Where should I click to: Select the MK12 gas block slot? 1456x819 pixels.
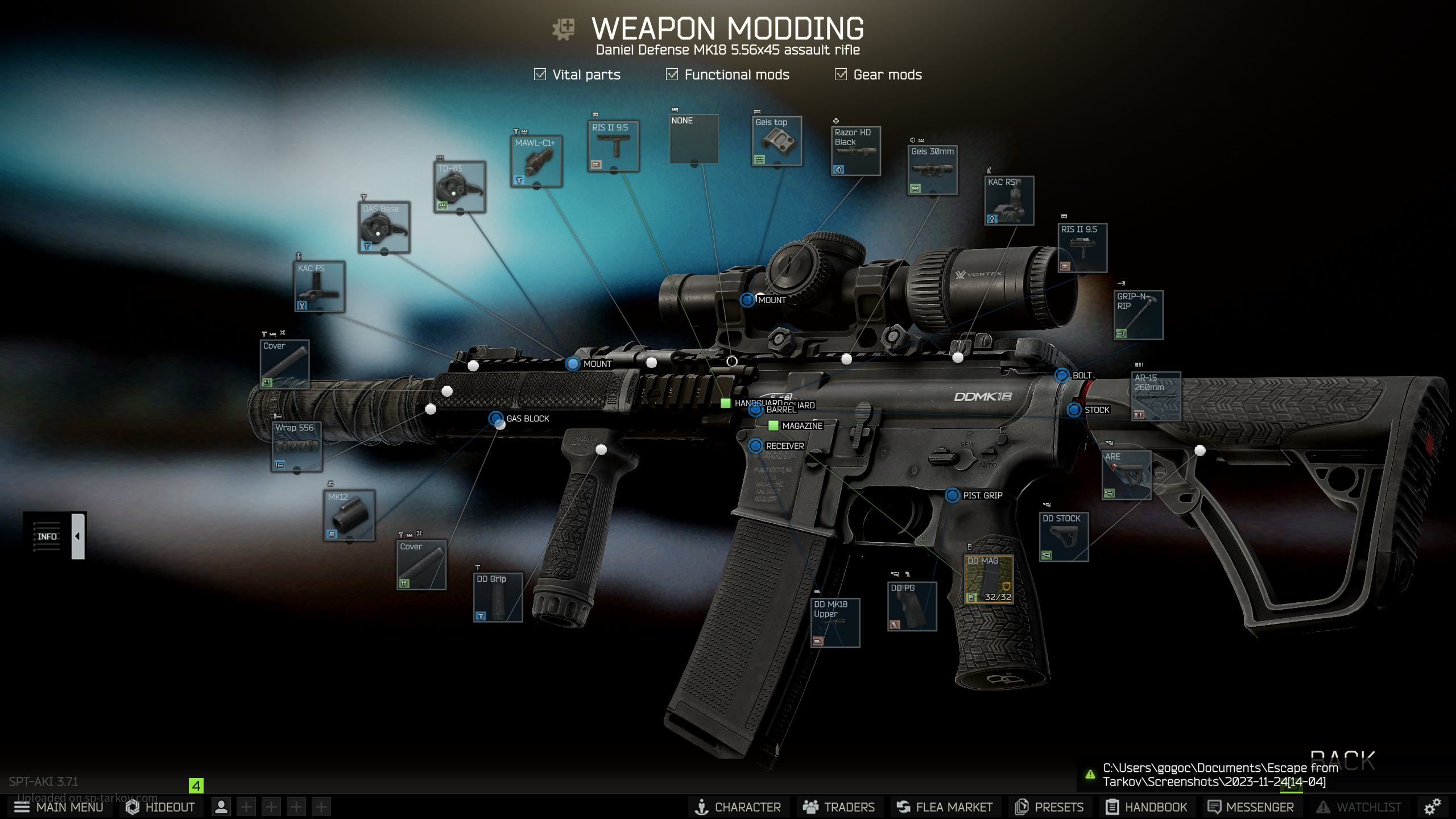349,515
